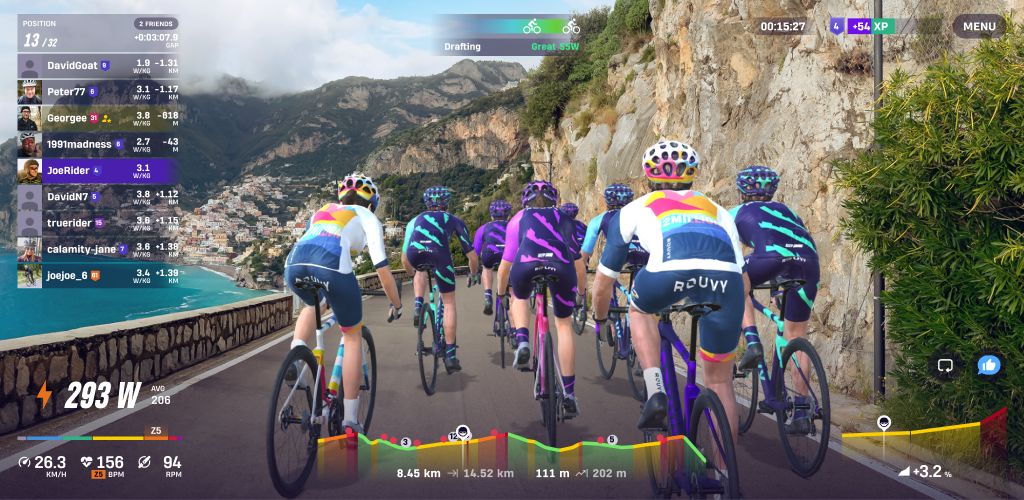Select Peter77 in the rider list

click(99, 91)
